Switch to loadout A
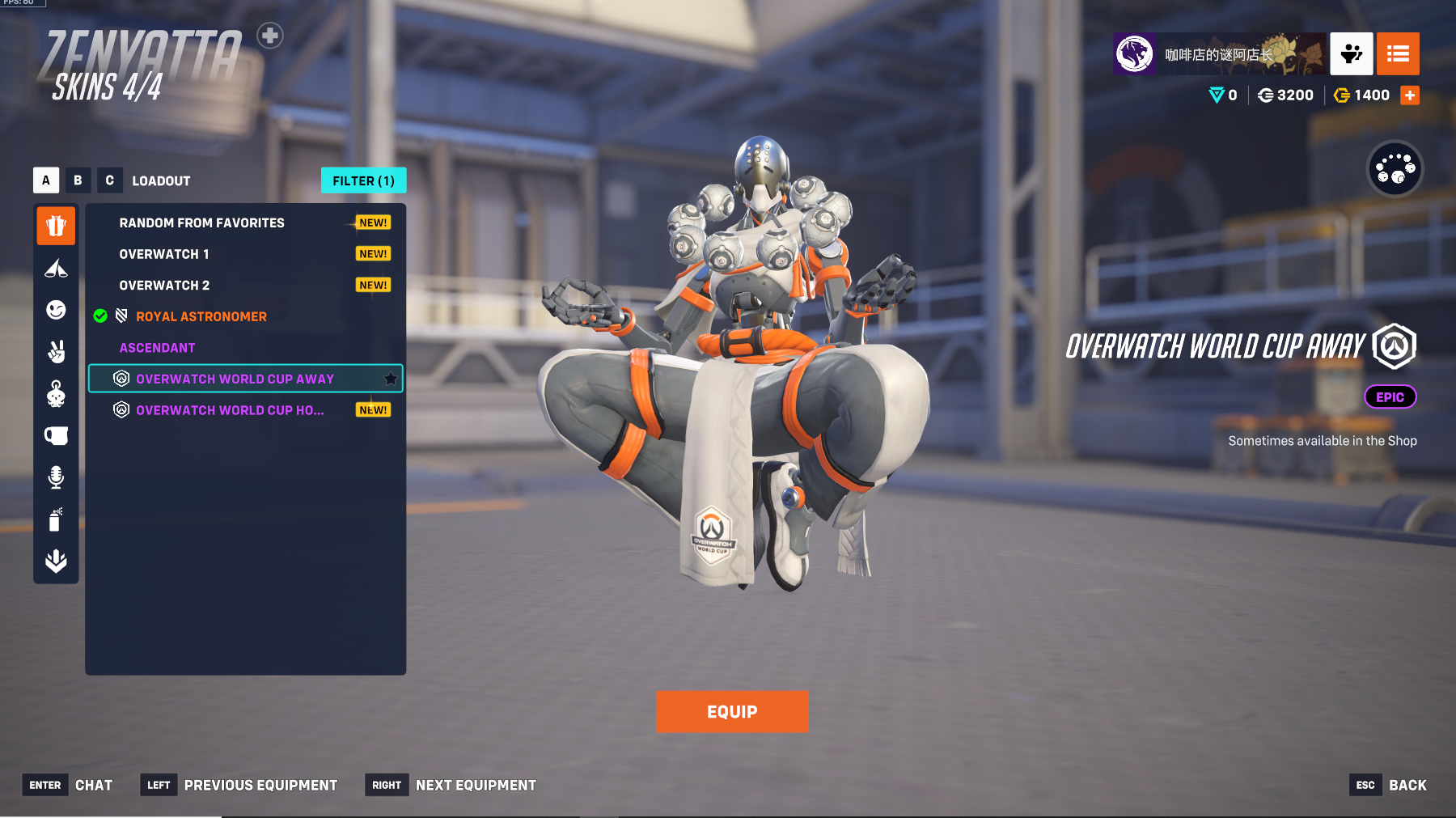1456x818 pixels. tap(46, 180)
